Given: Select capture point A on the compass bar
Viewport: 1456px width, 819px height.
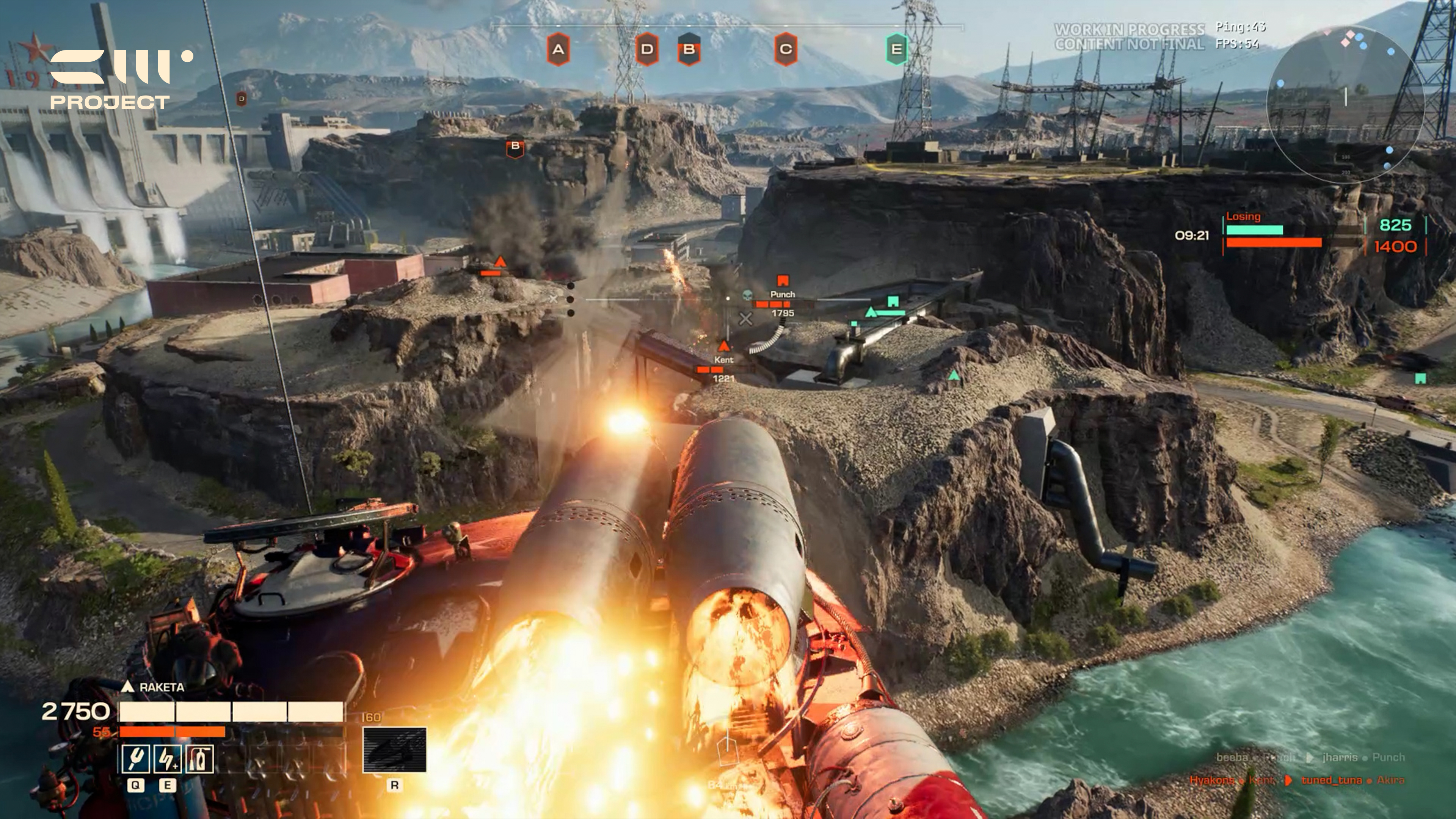Looking at the screenshot, I should [558, 49].
